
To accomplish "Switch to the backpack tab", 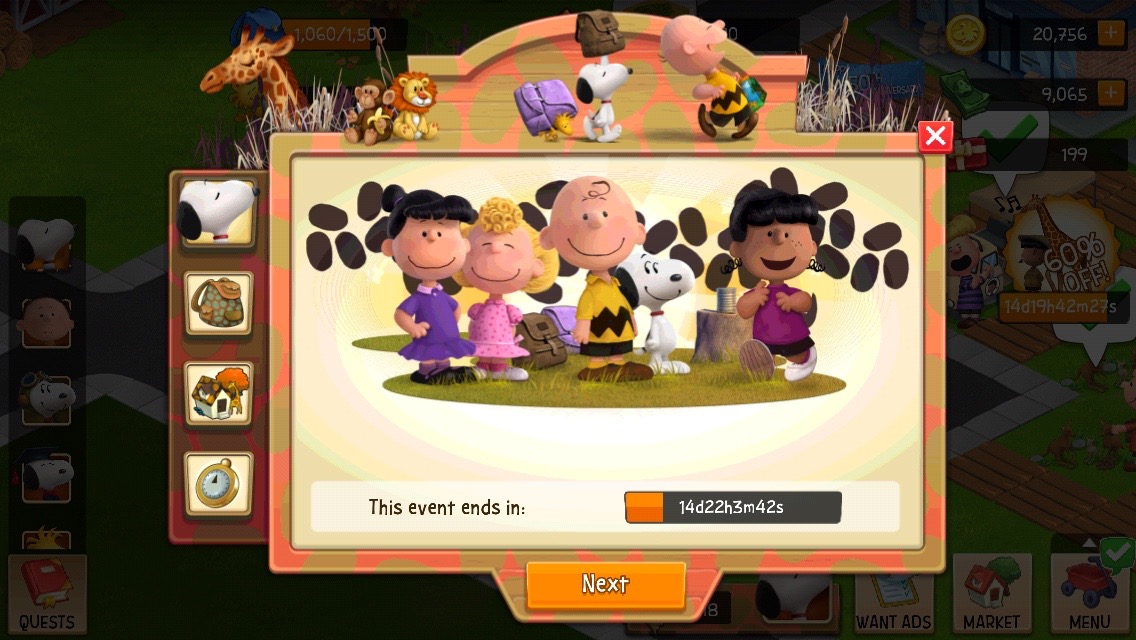I will coord(218,303).
